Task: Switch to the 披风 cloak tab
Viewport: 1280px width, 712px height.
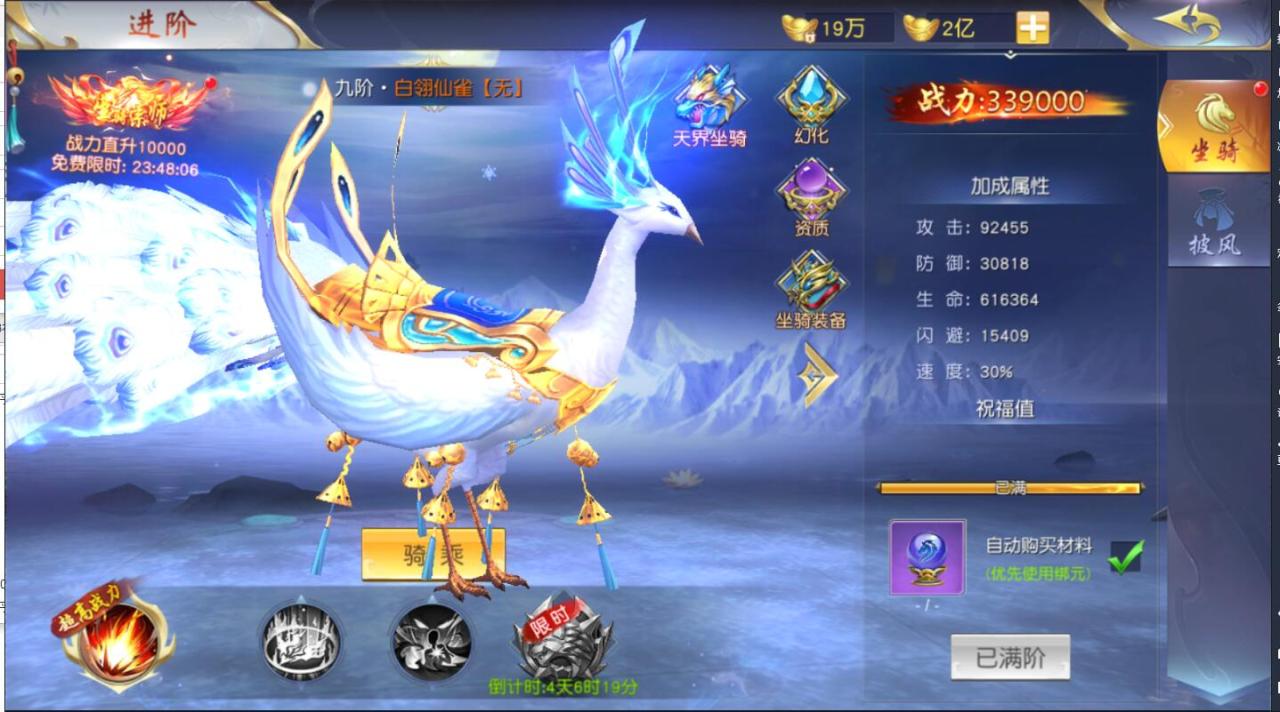Action: coord(1213,223)
